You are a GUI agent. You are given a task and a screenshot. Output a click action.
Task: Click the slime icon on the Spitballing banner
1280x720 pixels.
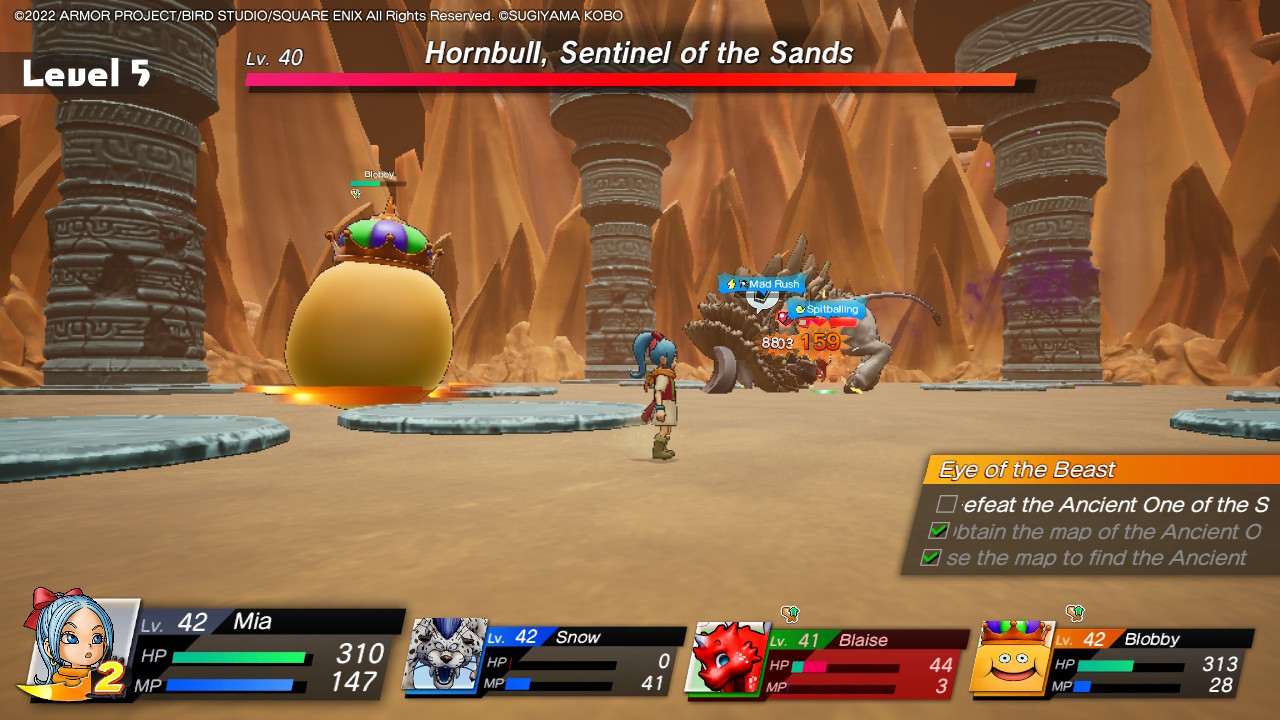(x=799, y=309)
